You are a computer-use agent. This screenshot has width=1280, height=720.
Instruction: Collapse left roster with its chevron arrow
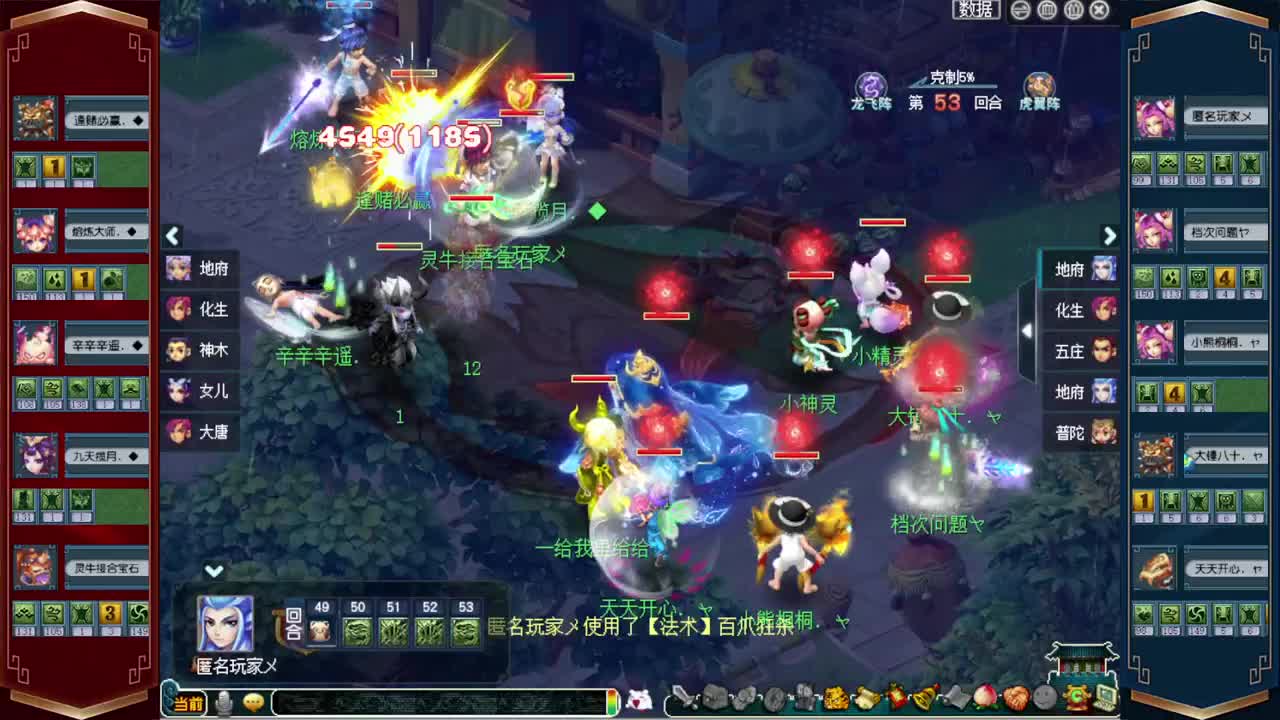172,237
